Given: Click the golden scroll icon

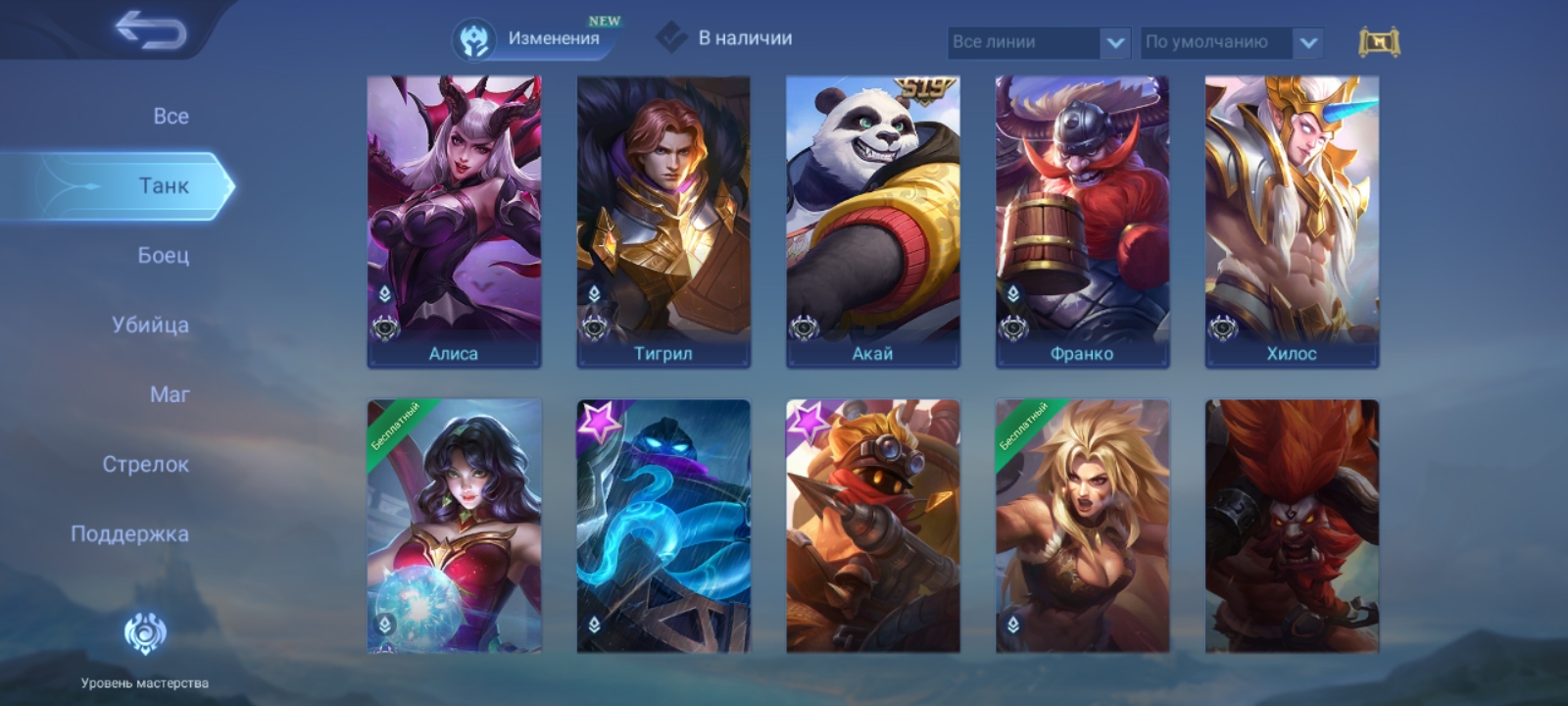Looking at the screenshot, I should click(x=1379, y=42).
